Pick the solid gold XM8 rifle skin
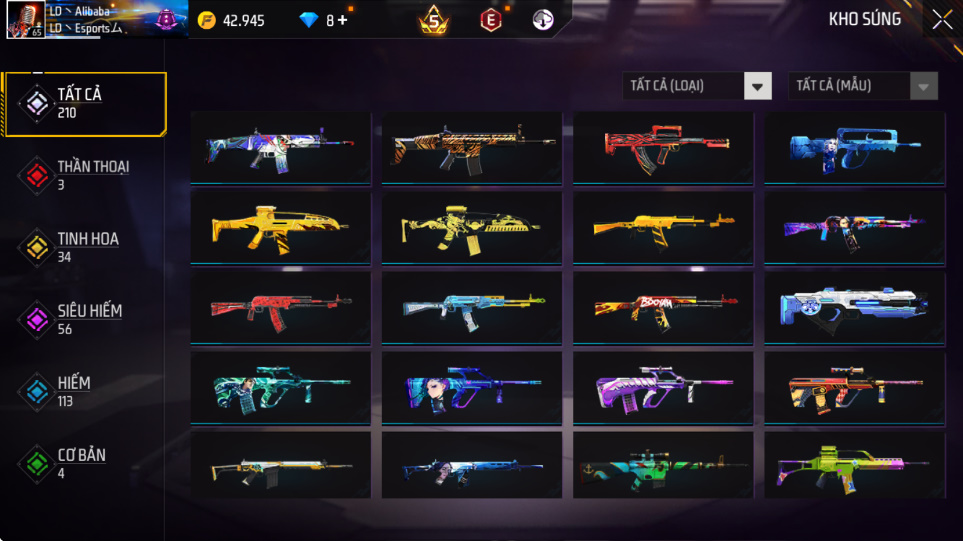 tap(280, 227)
